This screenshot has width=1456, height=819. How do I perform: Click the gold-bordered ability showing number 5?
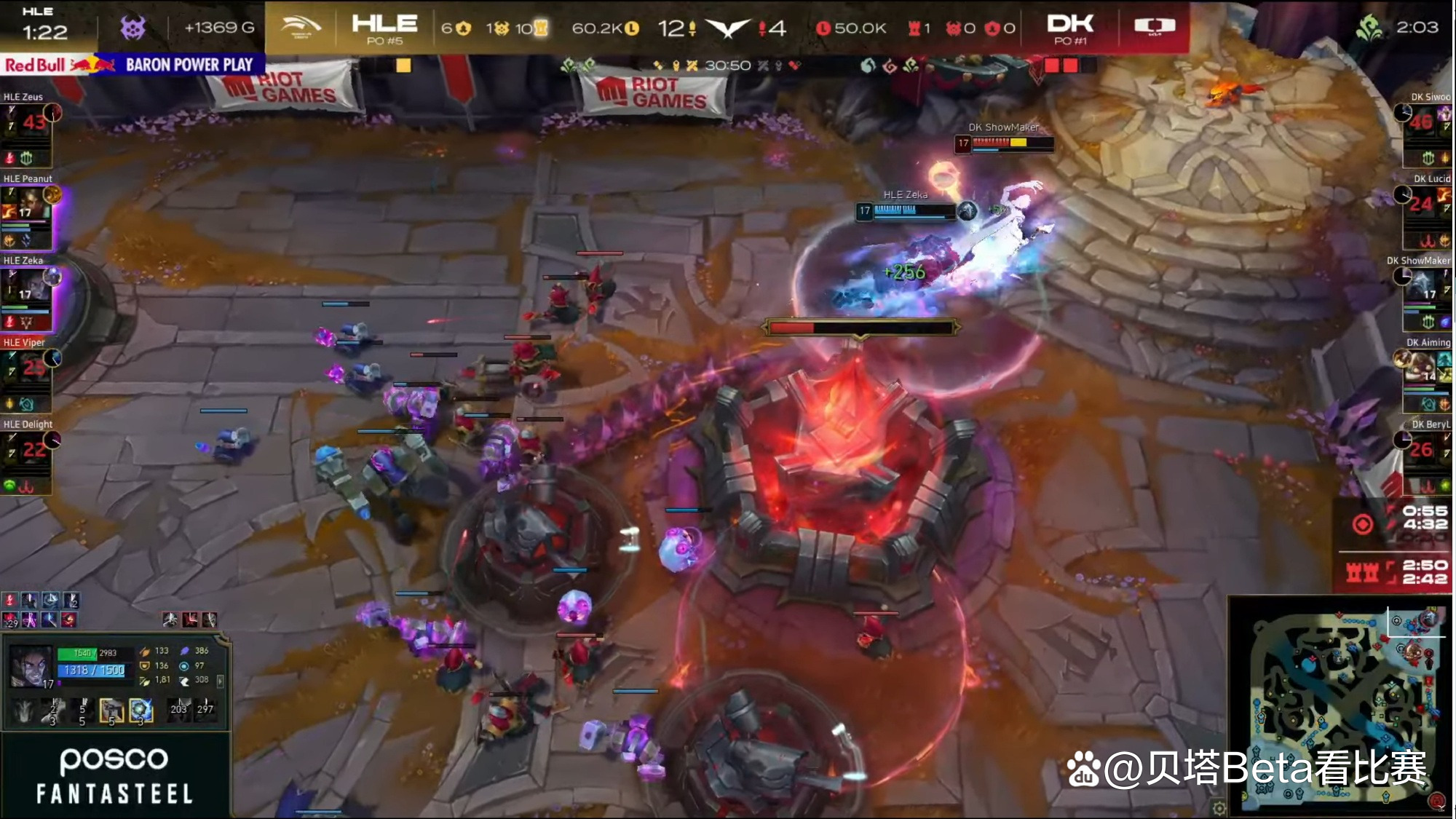(x=111, y=710)
